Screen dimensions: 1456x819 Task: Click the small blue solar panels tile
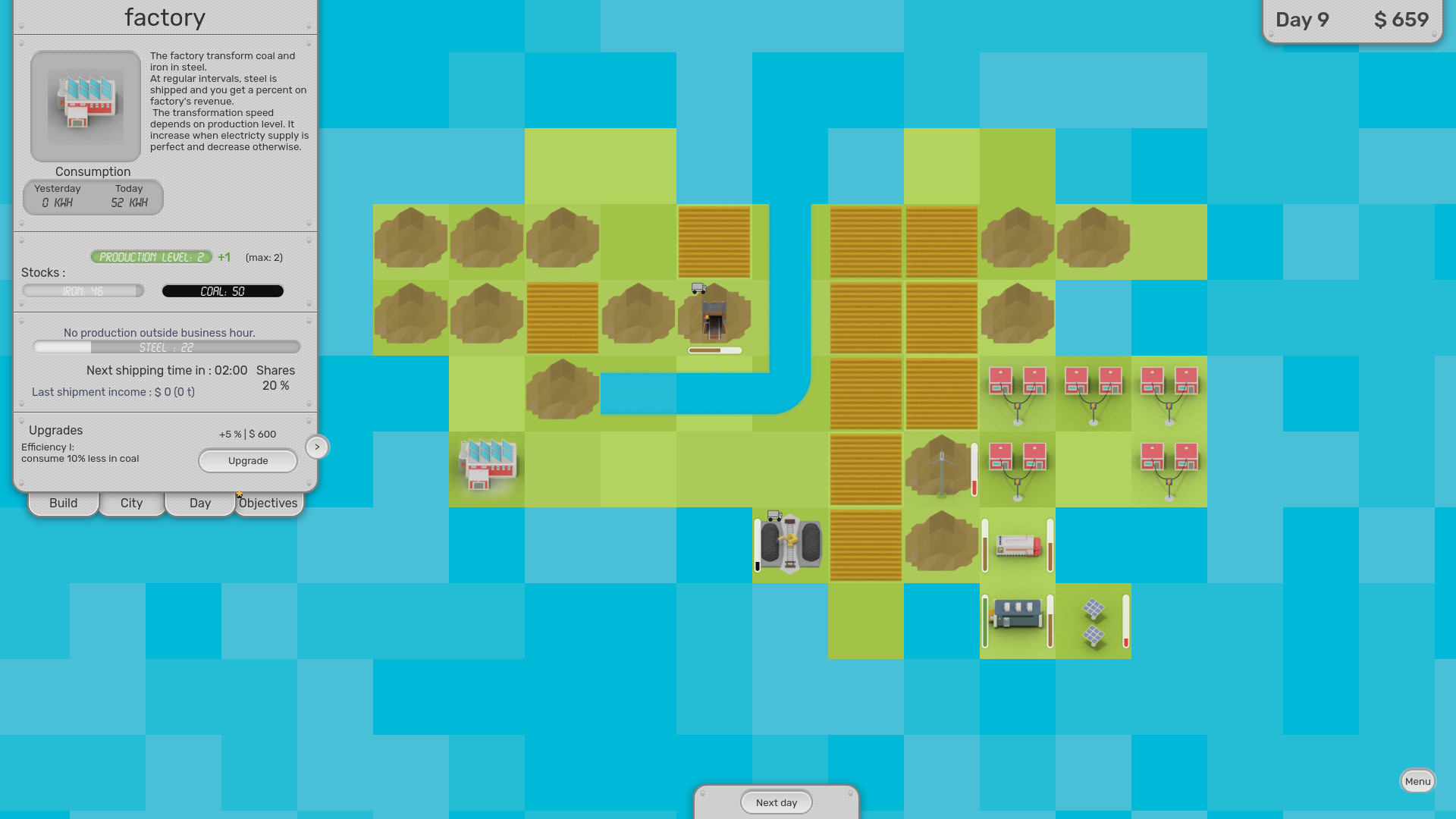point(1093,622)
